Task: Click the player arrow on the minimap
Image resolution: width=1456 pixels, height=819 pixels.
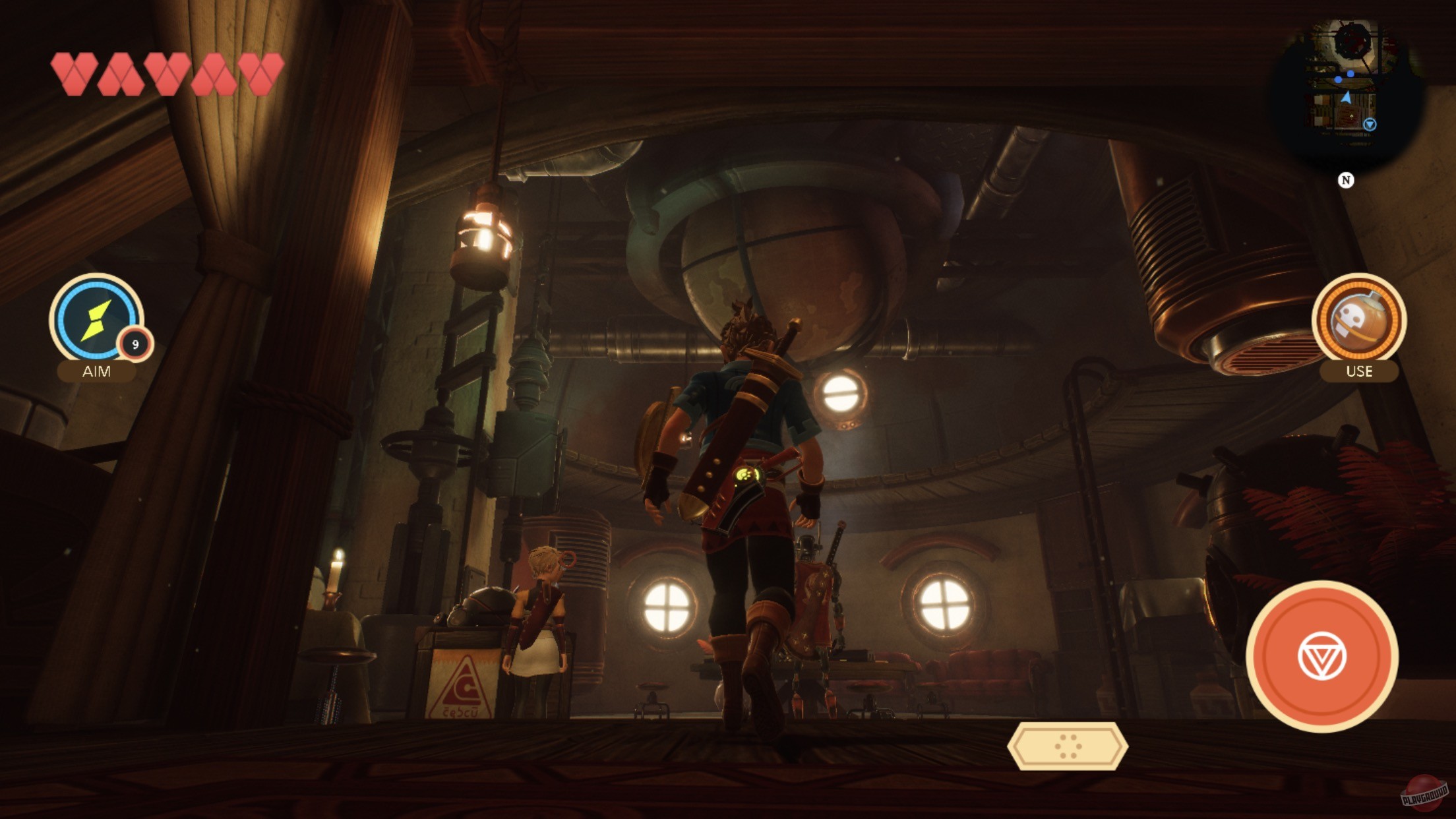Action: [x=1347, y=97]
